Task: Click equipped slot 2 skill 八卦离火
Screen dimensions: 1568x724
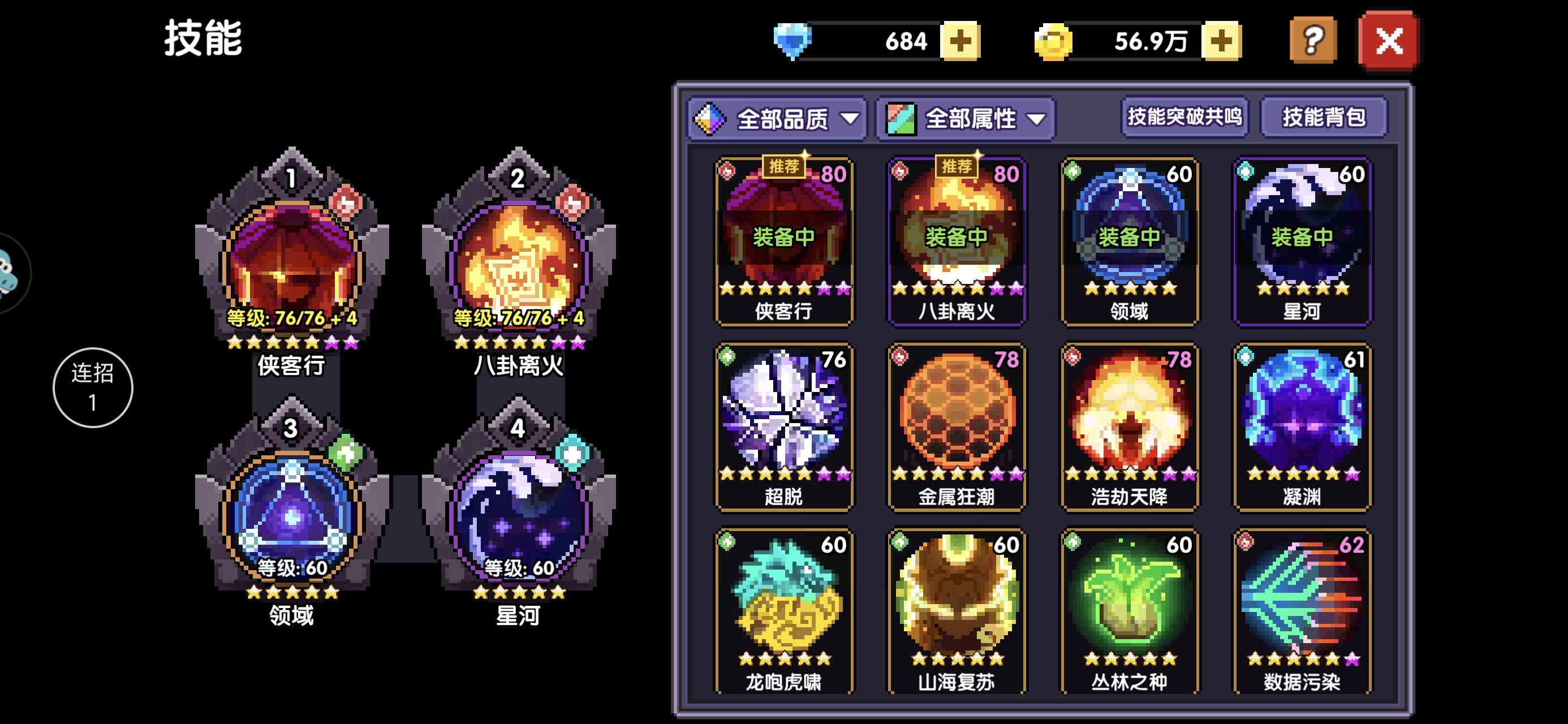Action: pyautogui.click(x=518, y=265)
